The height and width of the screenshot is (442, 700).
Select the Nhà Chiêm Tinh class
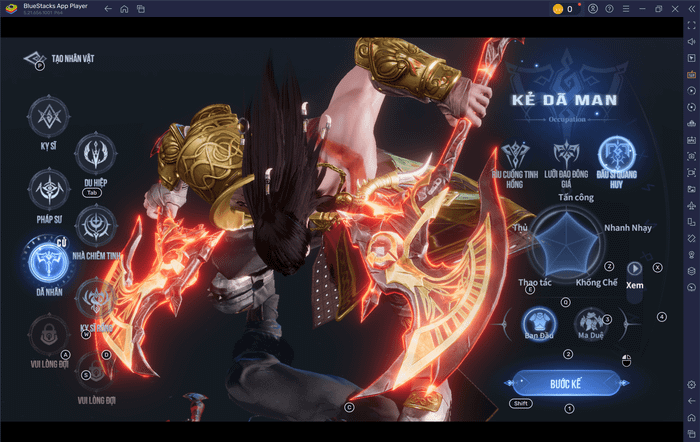tap(97, 224)
